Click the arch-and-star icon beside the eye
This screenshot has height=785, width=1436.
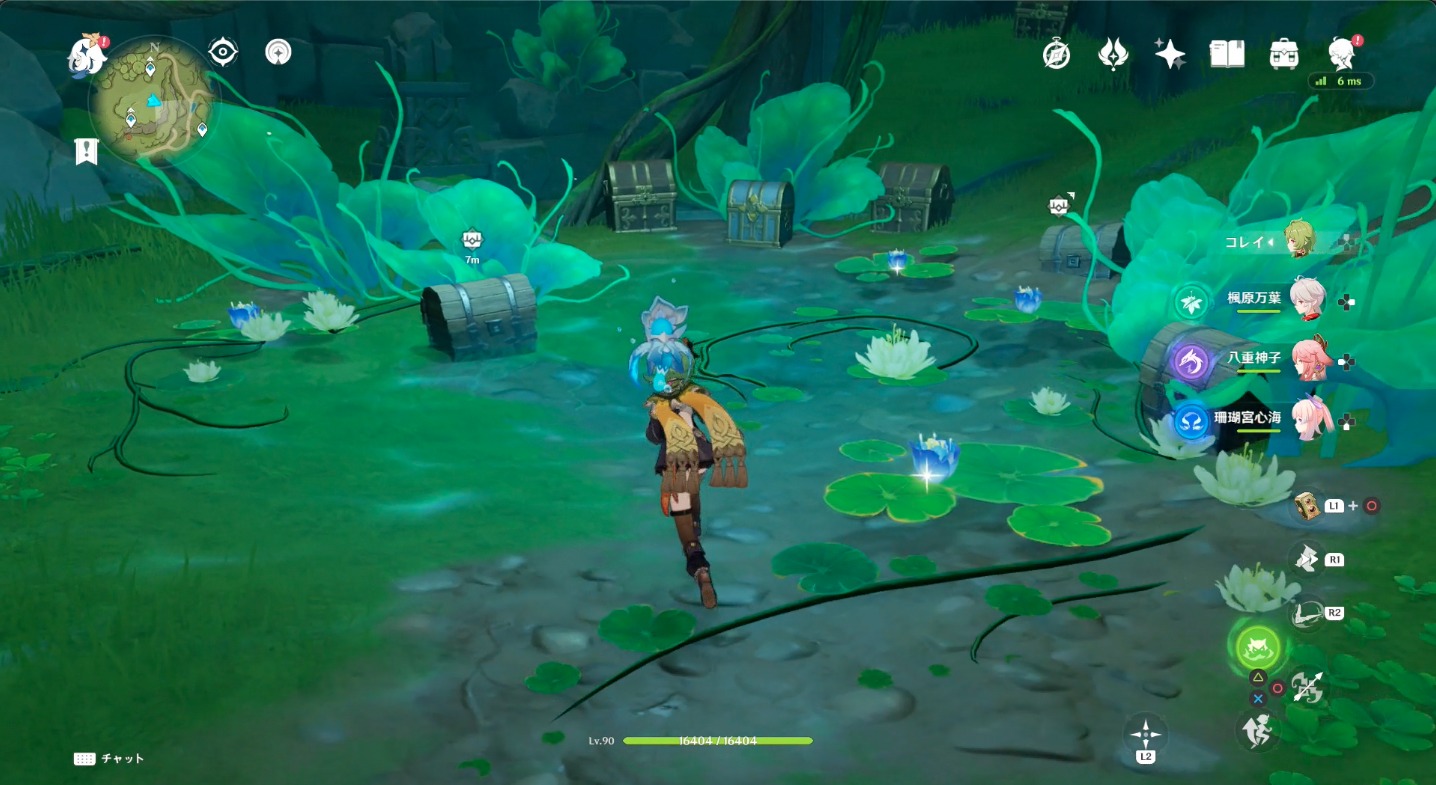point(278,52)
